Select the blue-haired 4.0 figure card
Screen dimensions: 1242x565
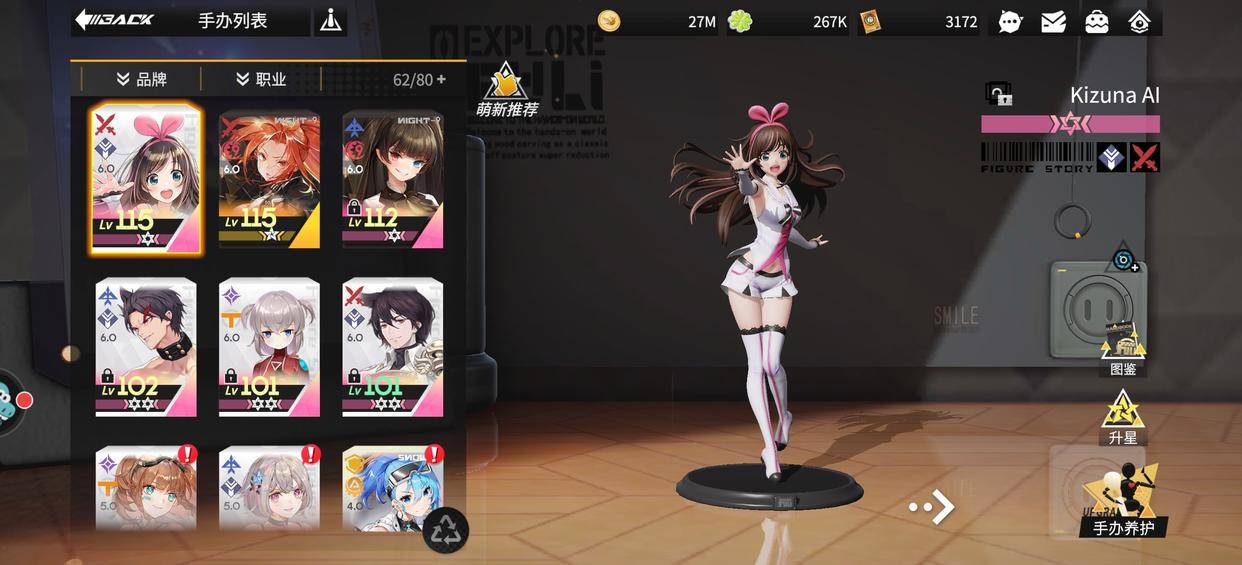click(x=393, y=487)
